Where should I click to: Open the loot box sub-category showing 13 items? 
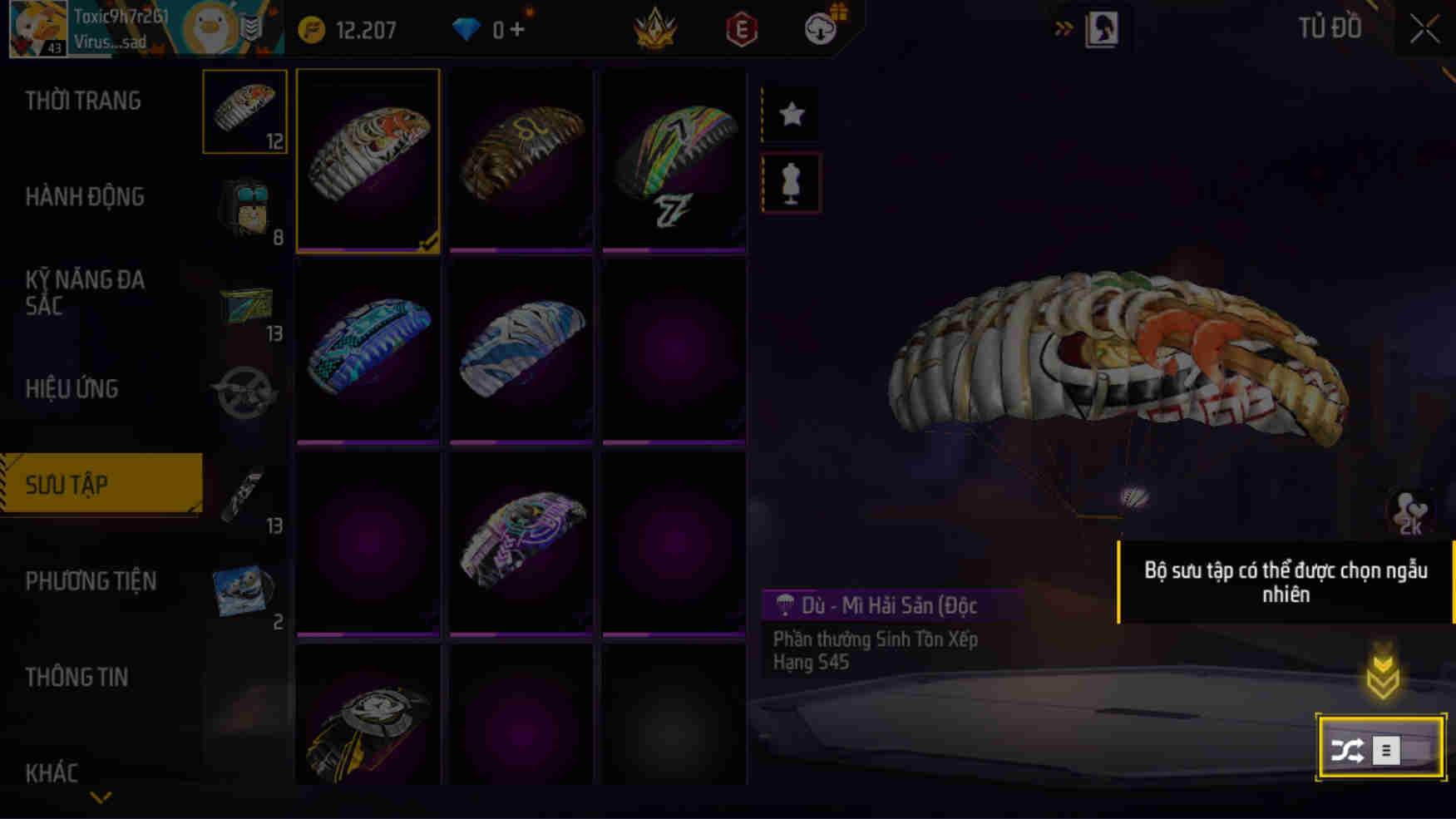pos(244,305)
